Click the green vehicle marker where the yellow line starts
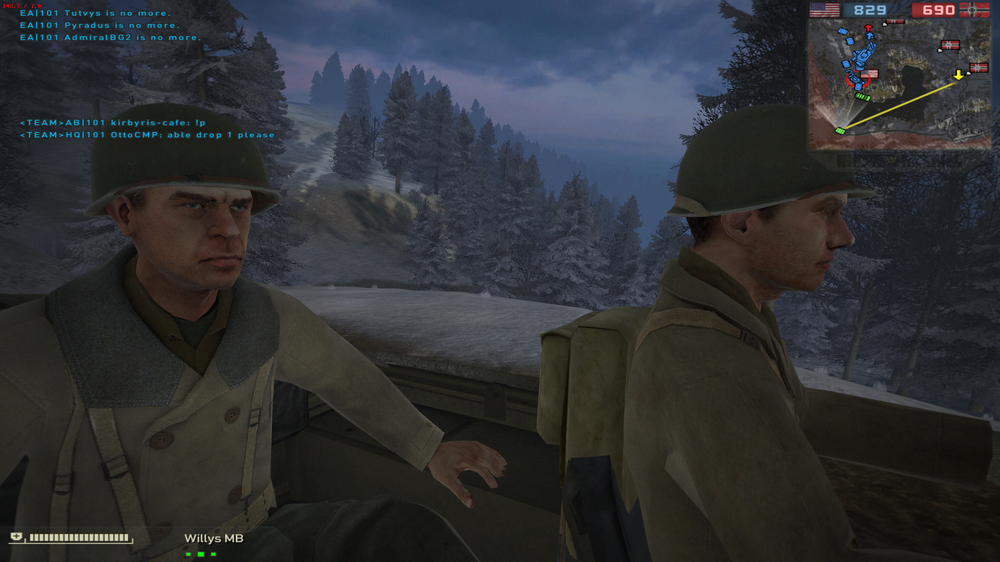Viewport: 1000px width, 562px height. point(840,130)
